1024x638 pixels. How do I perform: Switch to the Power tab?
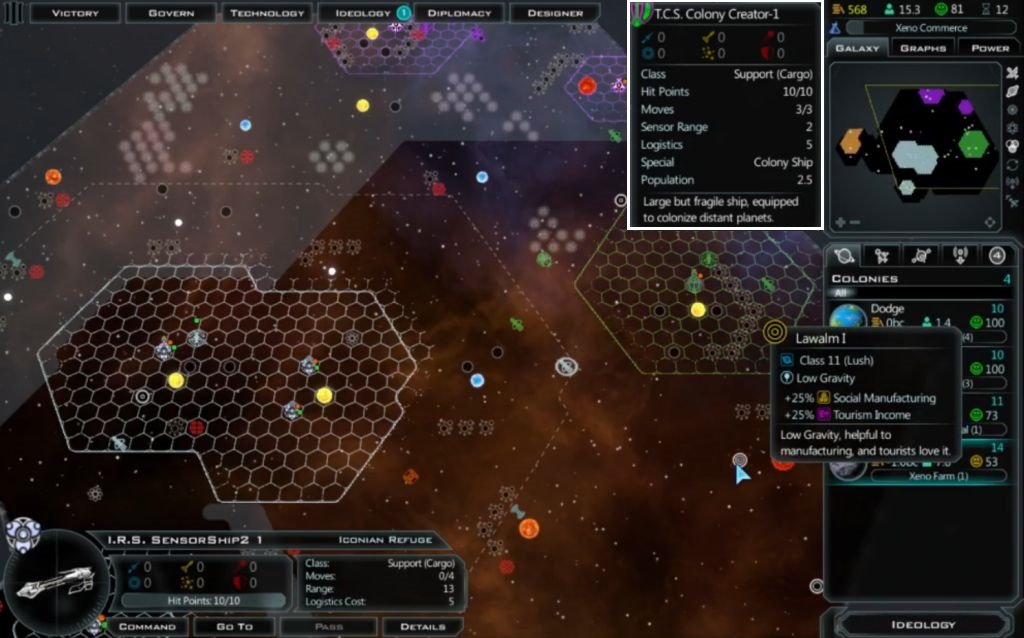[990, 48]
